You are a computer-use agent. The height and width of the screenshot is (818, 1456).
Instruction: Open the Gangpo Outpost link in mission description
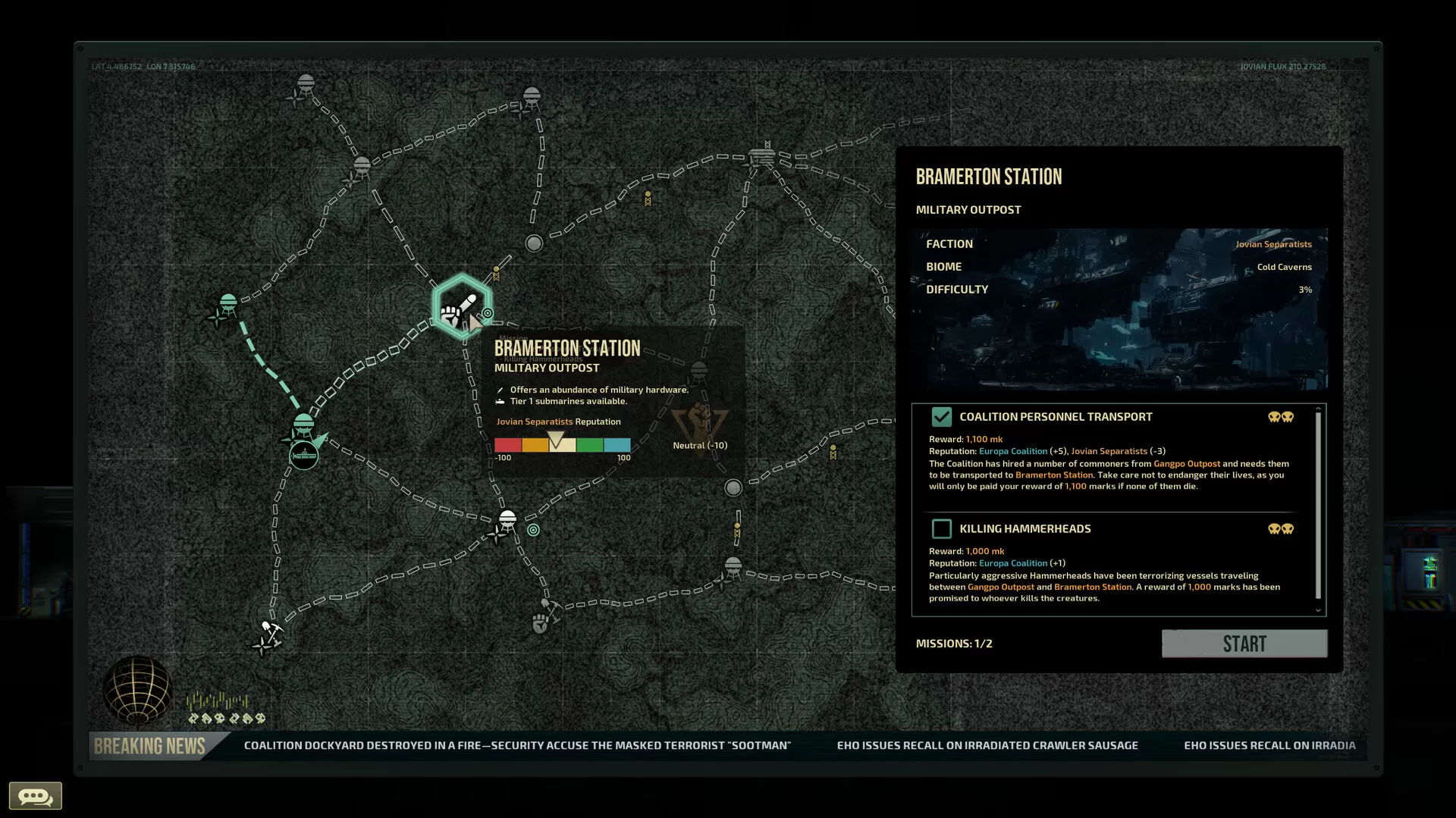click(x=1187, y=463)
